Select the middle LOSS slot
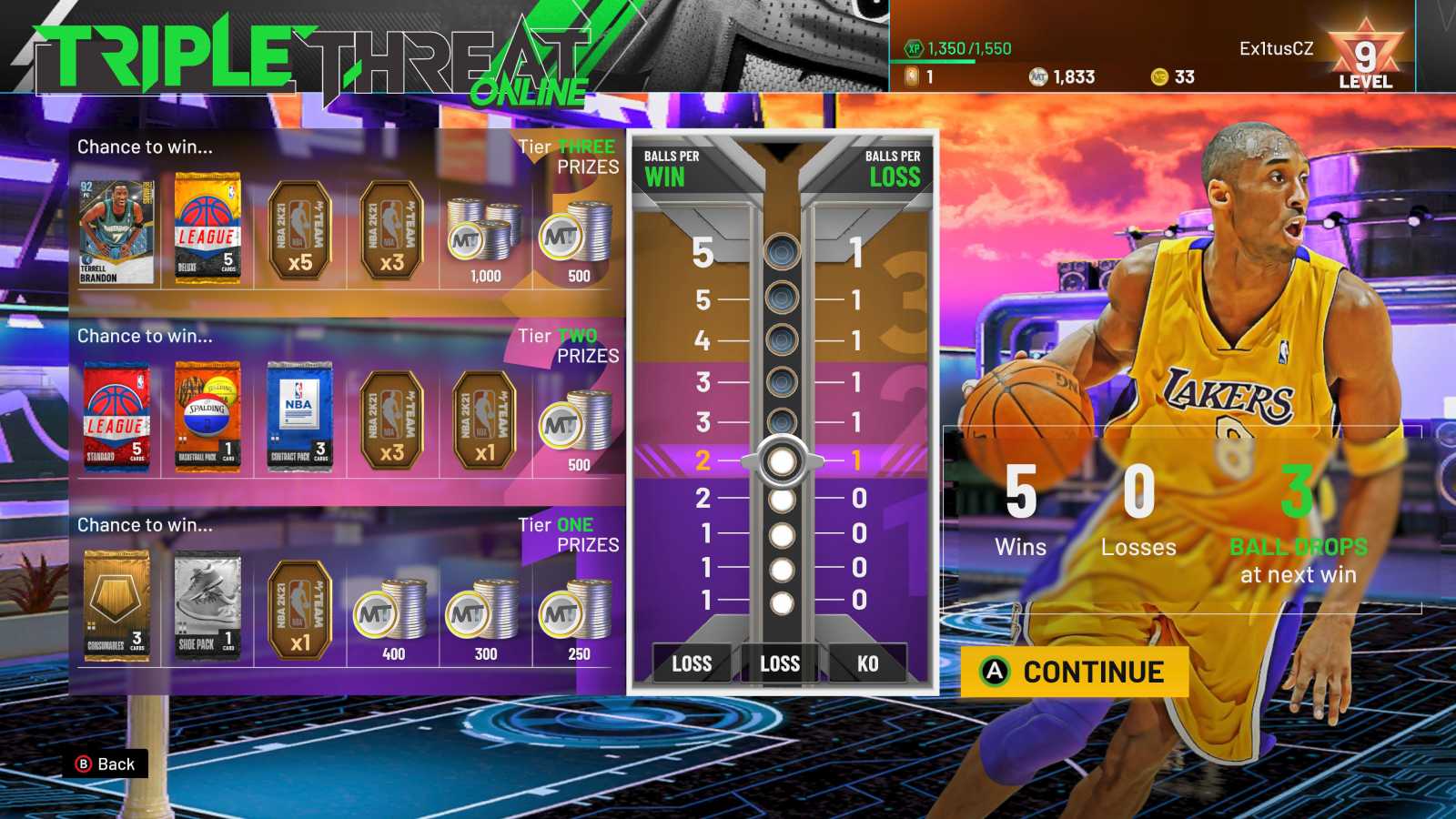1456x819 pixels. click(x=780, y=663)
